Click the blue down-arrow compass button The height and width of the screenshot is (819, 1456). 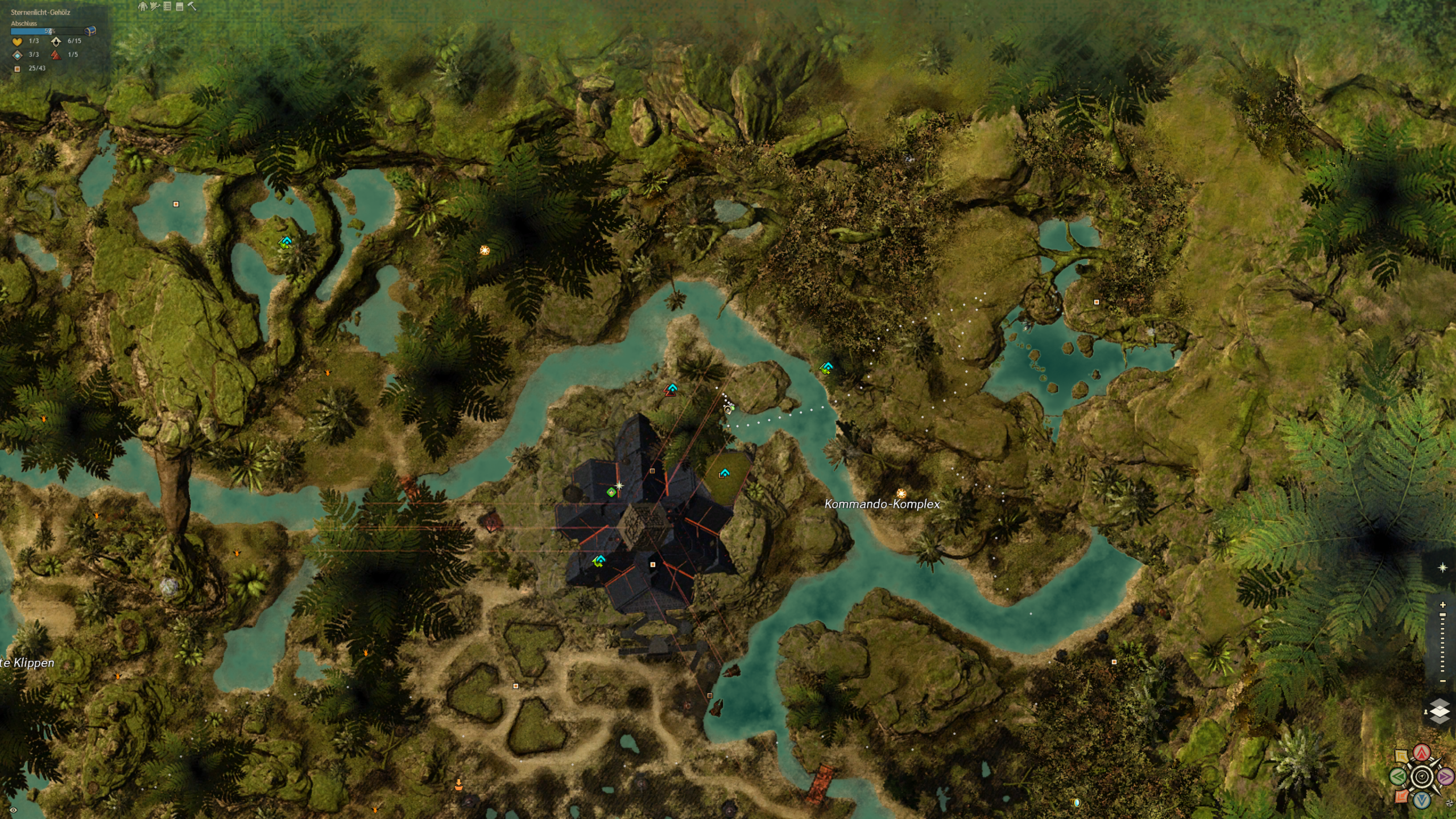(x=1422, y=800)
